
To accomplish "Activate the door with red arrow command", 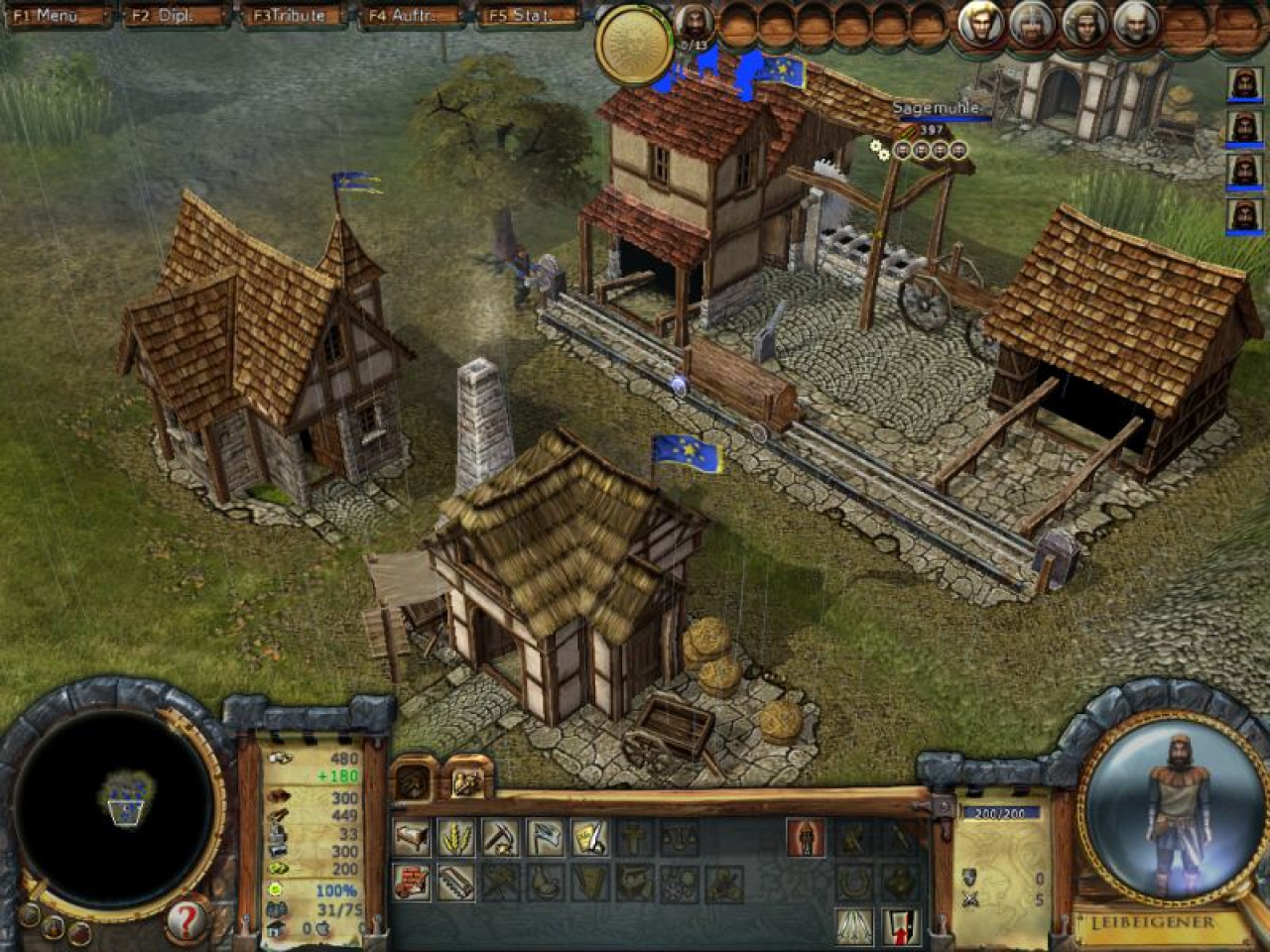I will [900, 926].
